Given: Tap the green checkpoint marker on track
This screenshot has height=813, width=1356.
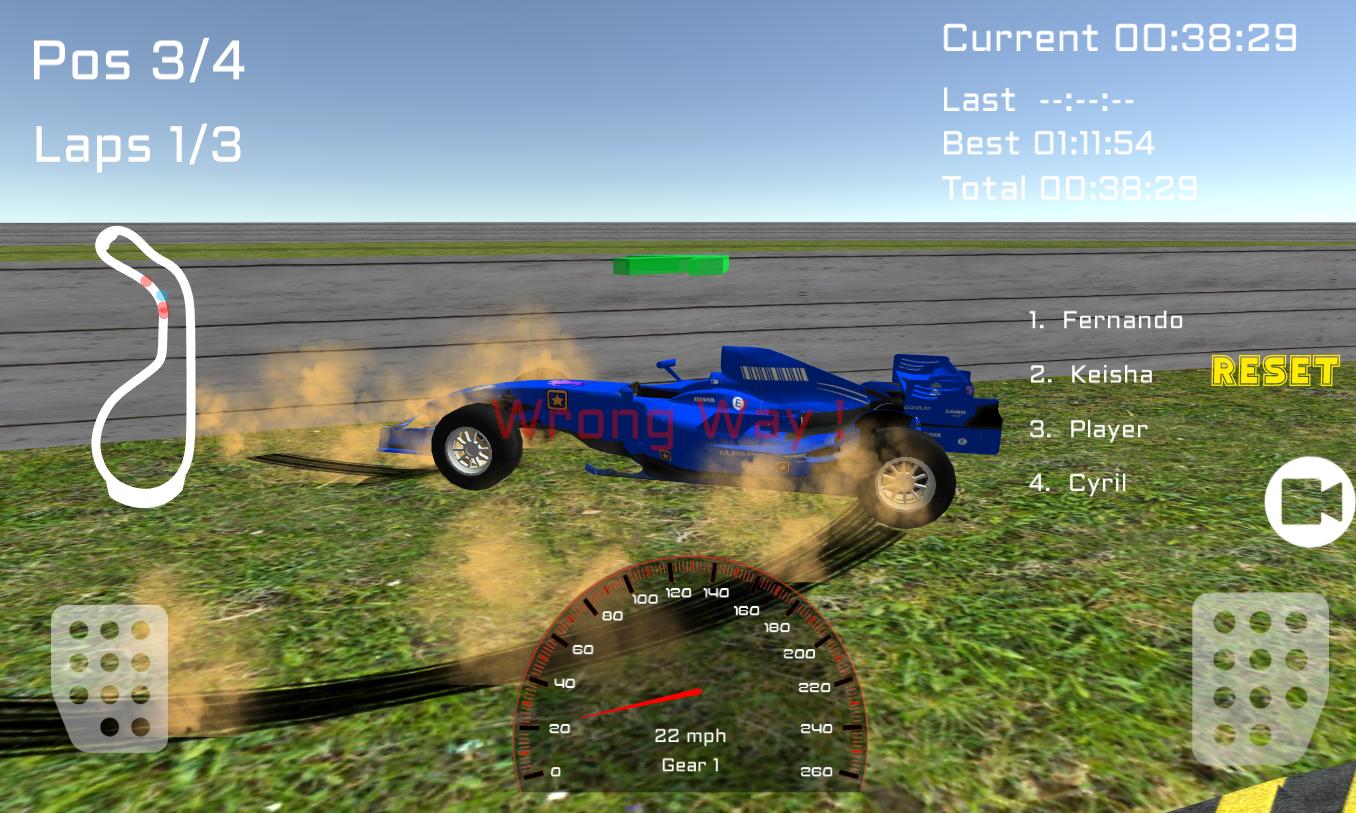Looking at the screenshot, I should 668,266.
